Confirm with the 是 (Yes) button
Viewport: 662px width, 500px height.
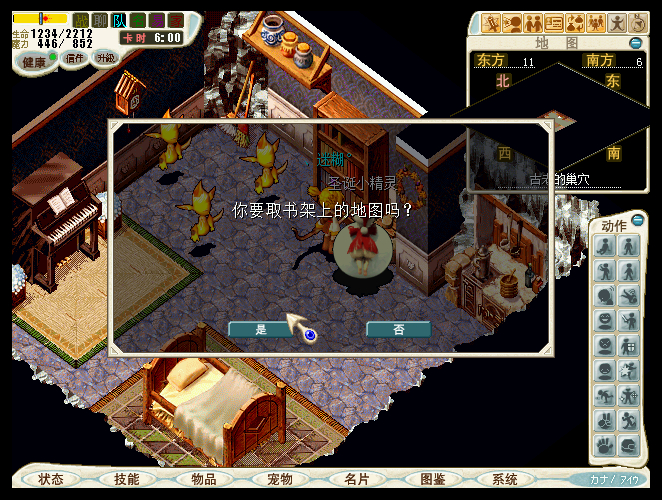(262, 329)
